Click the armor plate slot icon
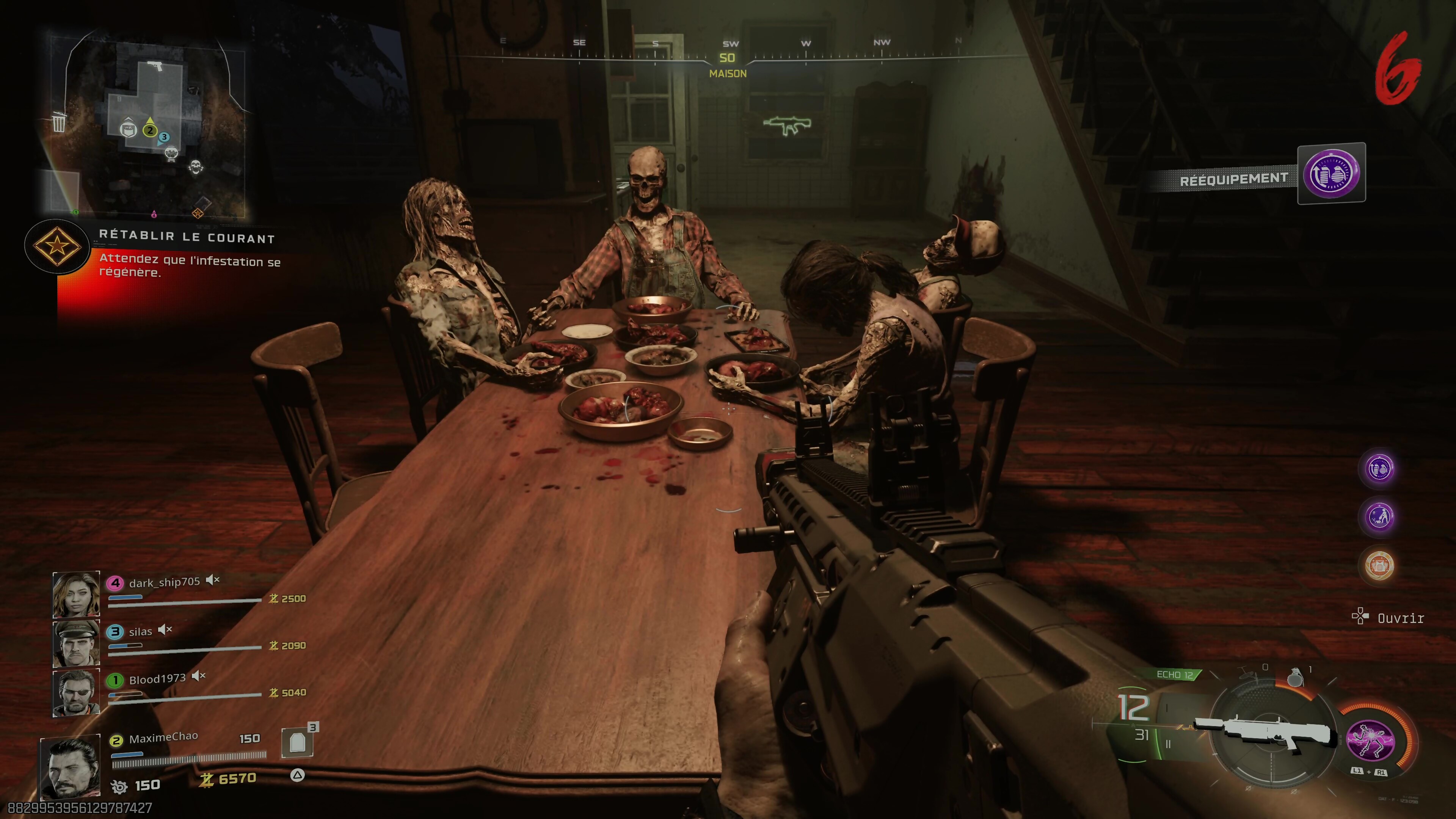The image size is (1456, 819). 297,742
